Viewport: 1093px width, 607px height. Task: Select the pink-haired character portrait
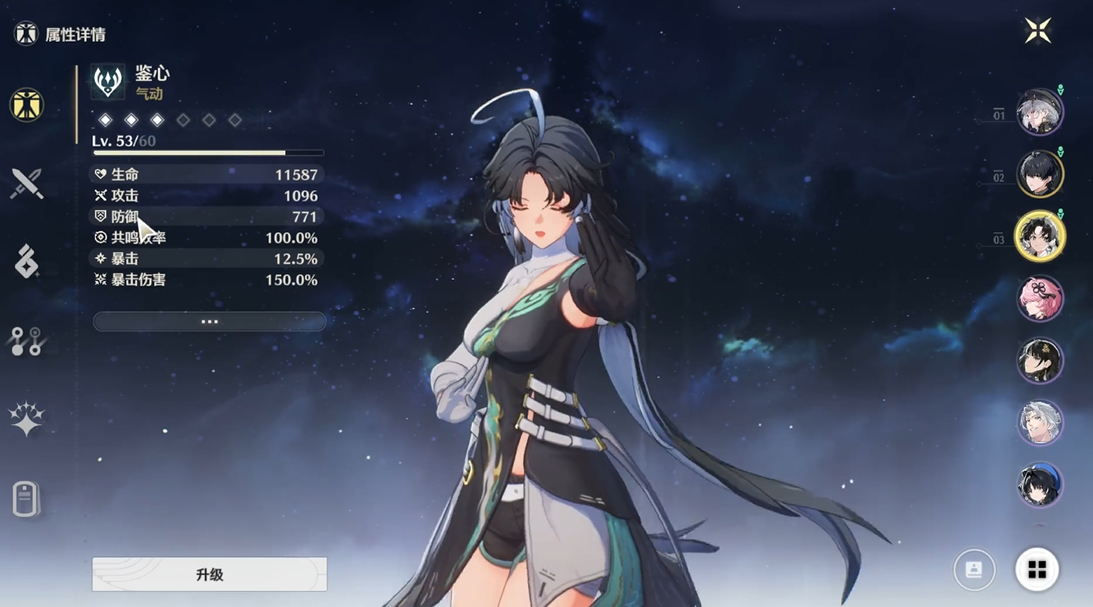[1039, 298]
